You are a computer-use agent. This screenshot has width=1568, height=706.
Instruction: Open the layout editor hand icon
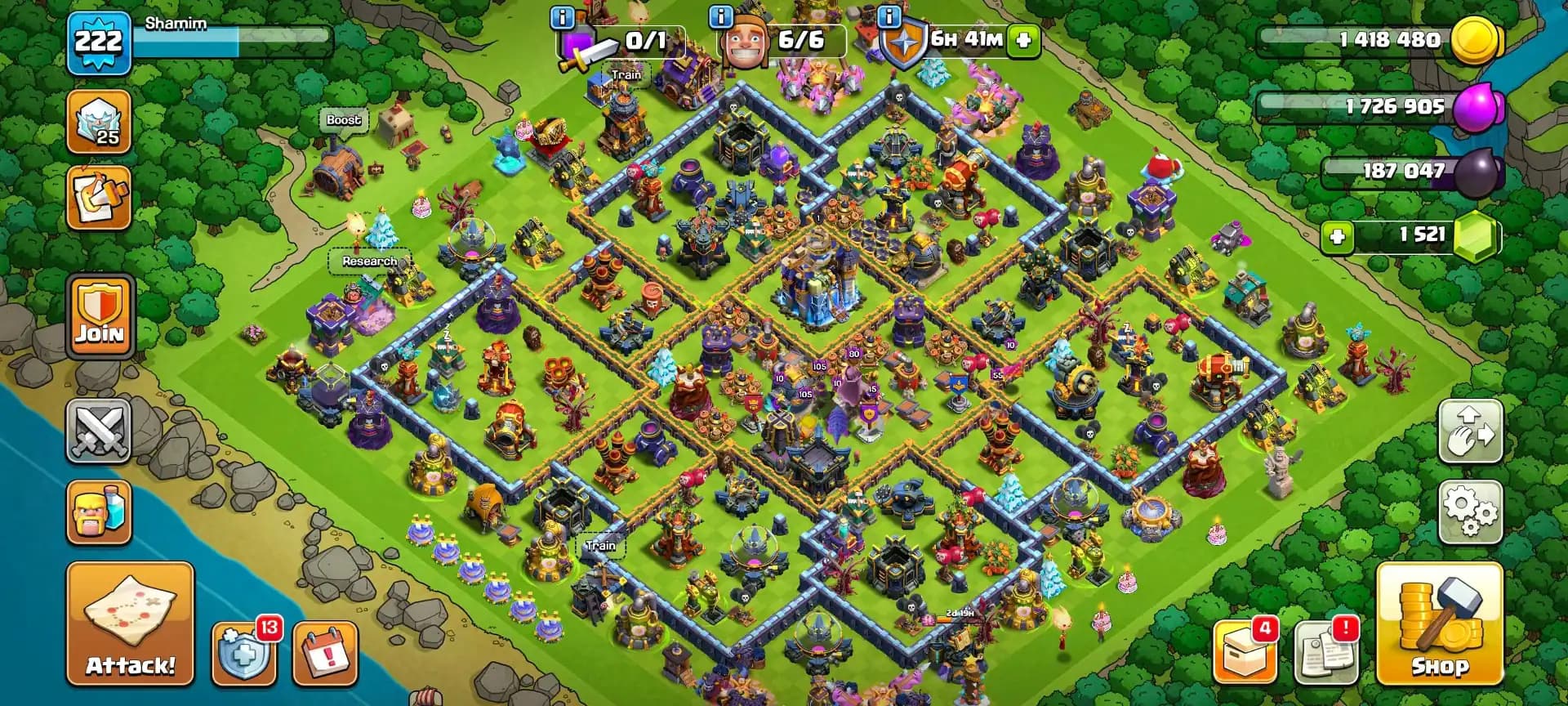(1470, 431)
